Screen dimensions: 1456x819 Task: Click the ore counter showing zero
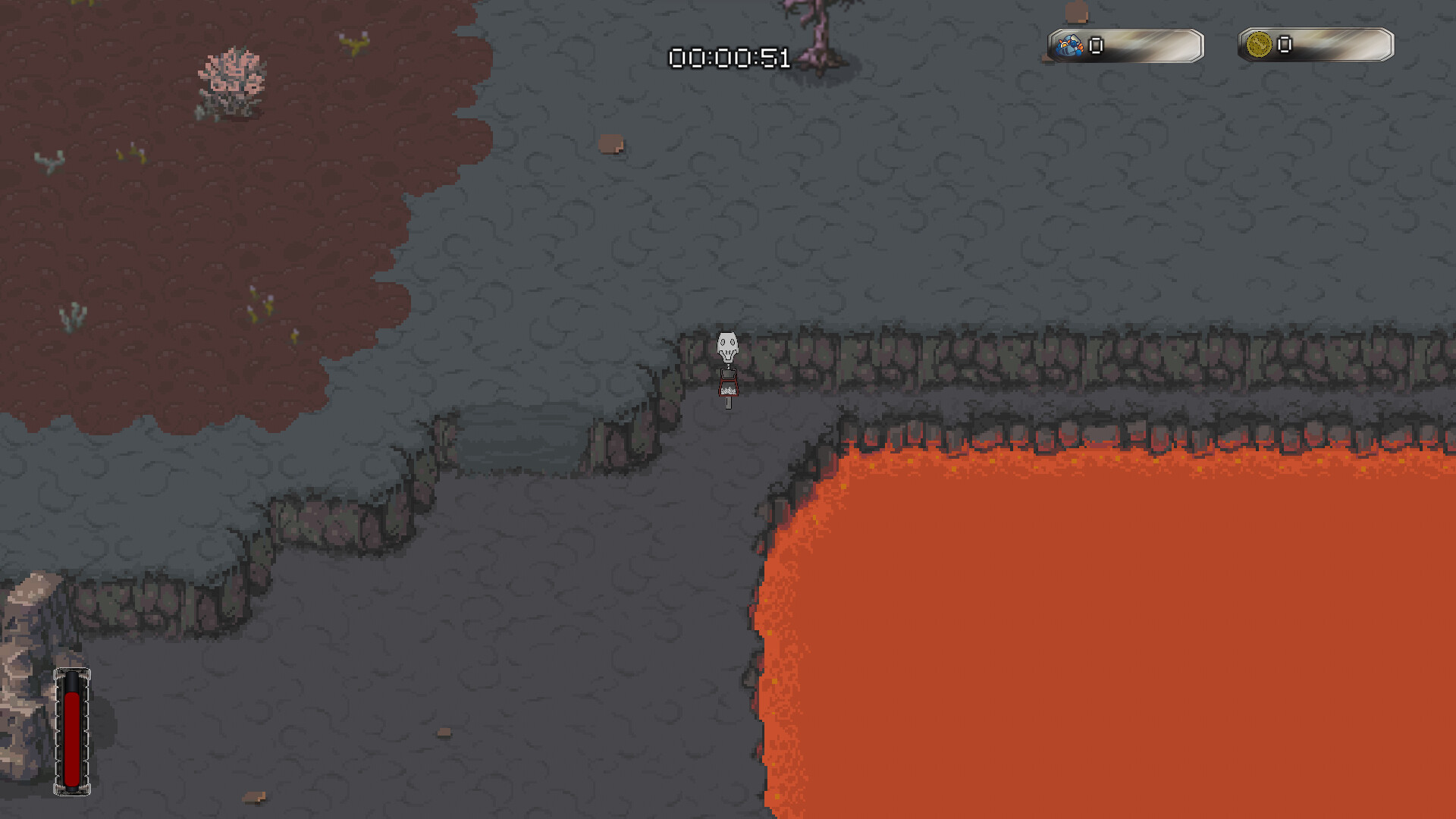pyautogui.click(x=1094, y=45)
